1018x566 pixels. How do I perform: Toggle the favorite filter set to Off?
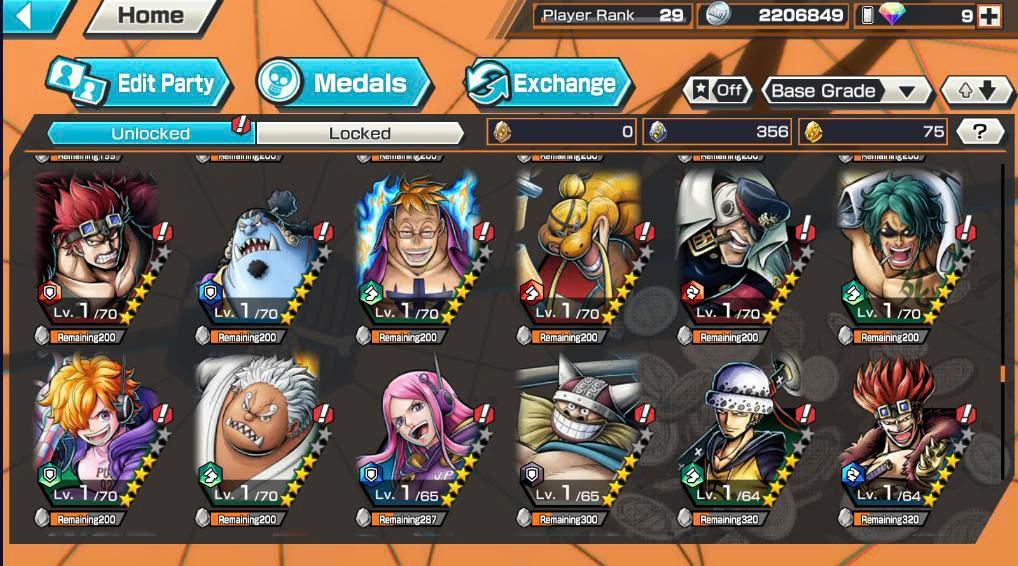[x=718, y=91]
